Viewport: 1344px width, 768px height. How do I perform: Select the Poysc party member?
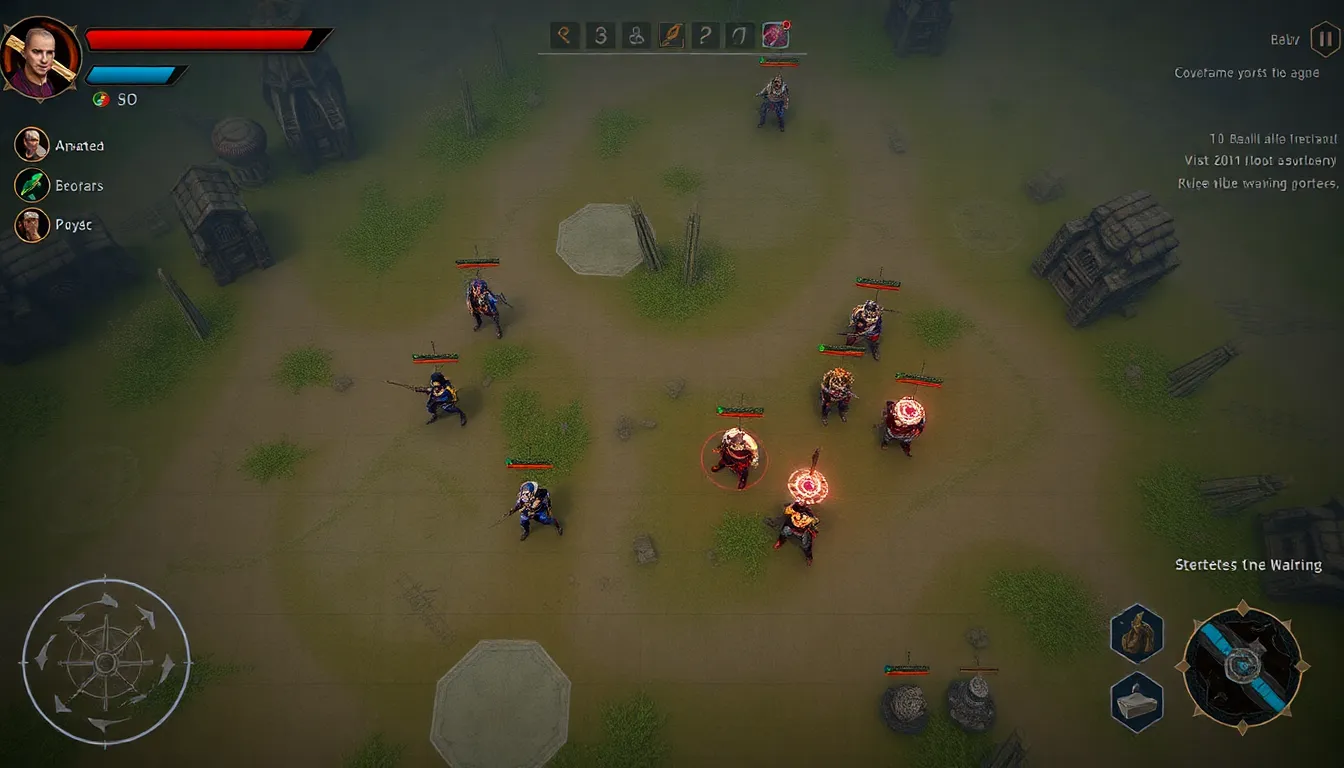pyautogui.click(x=32, y=225)
